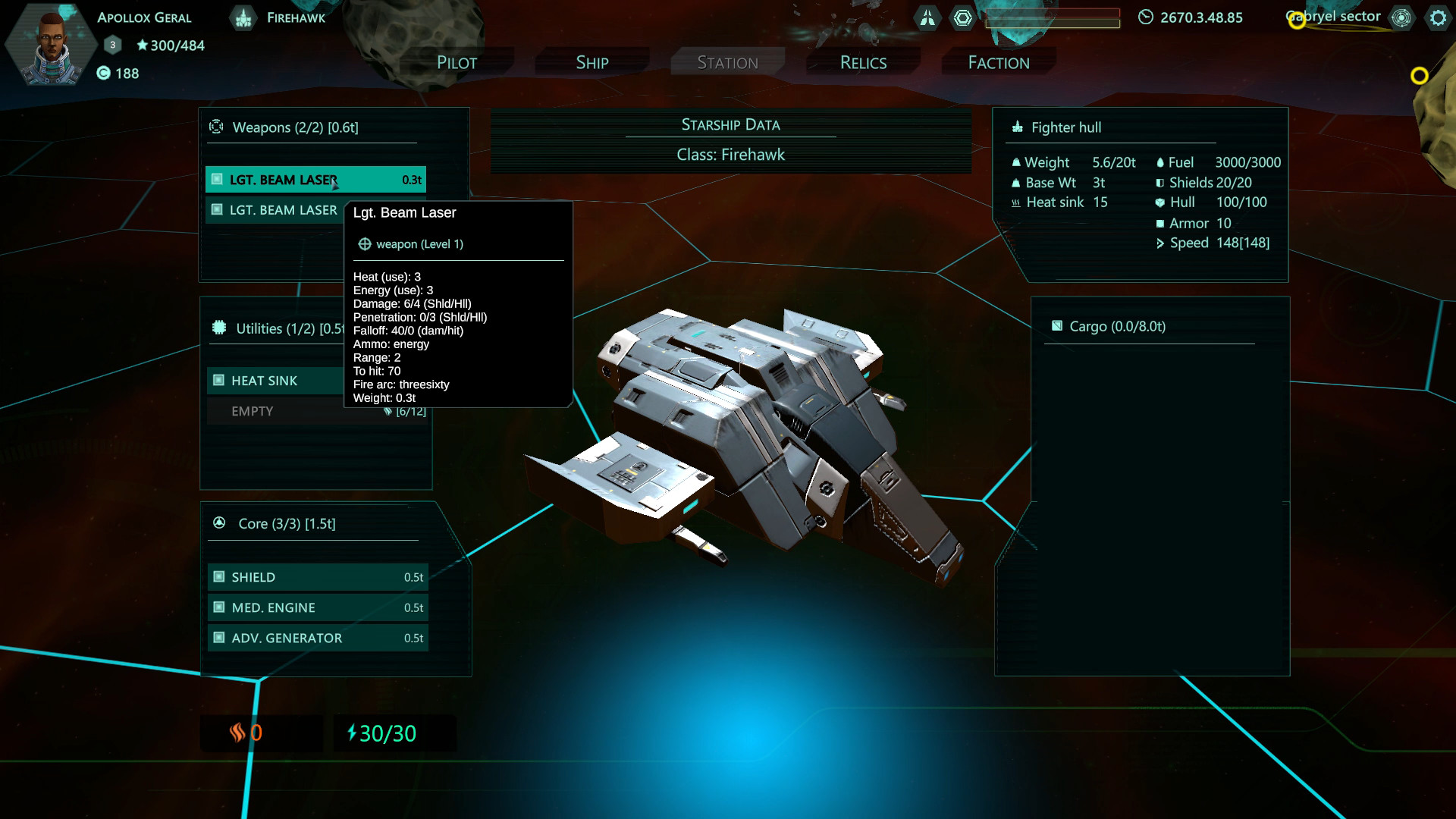Open the Relics tab

[862, 62]
